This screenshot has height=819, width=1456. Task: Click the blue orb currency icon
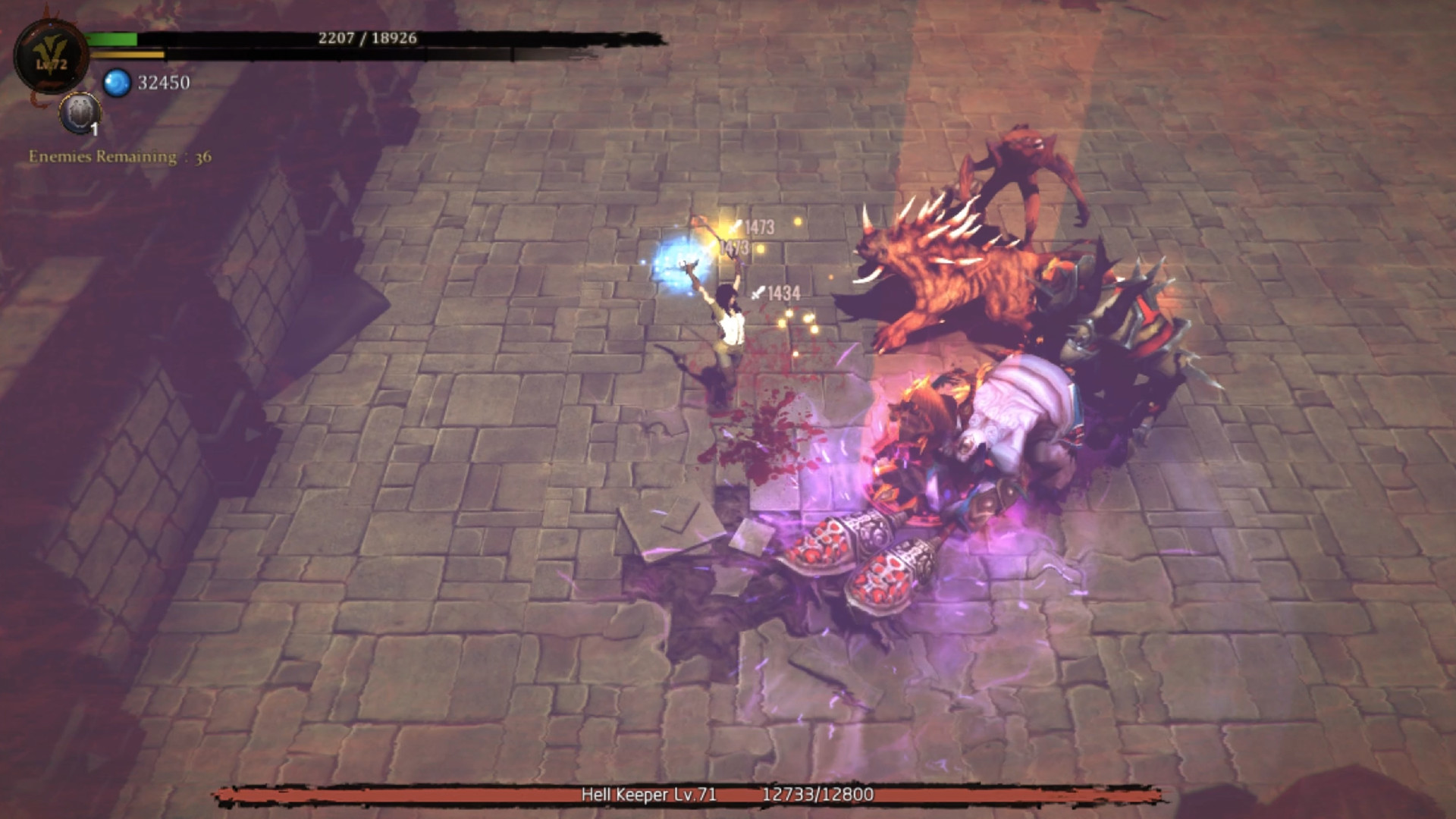[118, 83]
